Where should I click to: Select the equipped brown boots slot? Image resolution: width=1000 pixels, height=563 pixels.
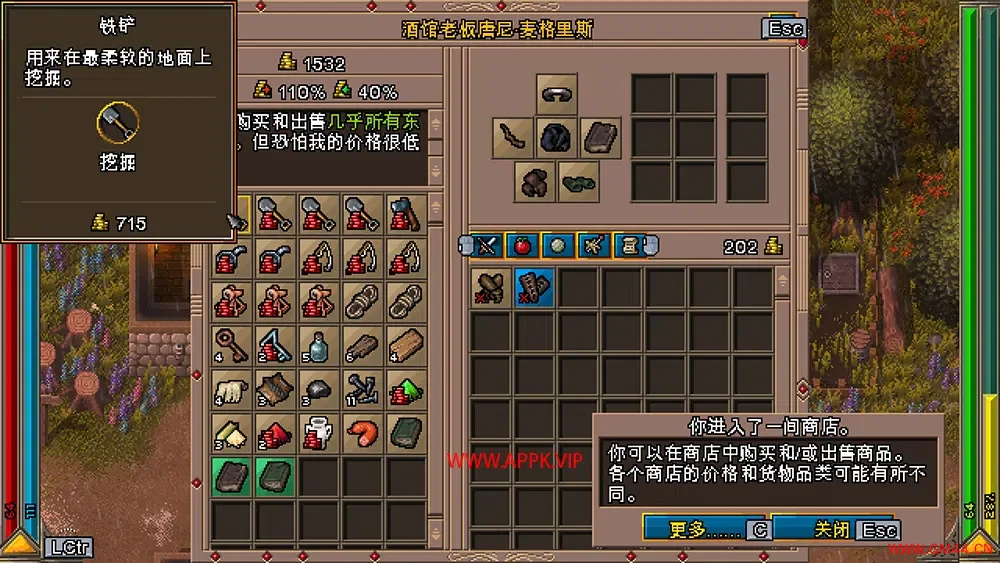click(534, 182)
